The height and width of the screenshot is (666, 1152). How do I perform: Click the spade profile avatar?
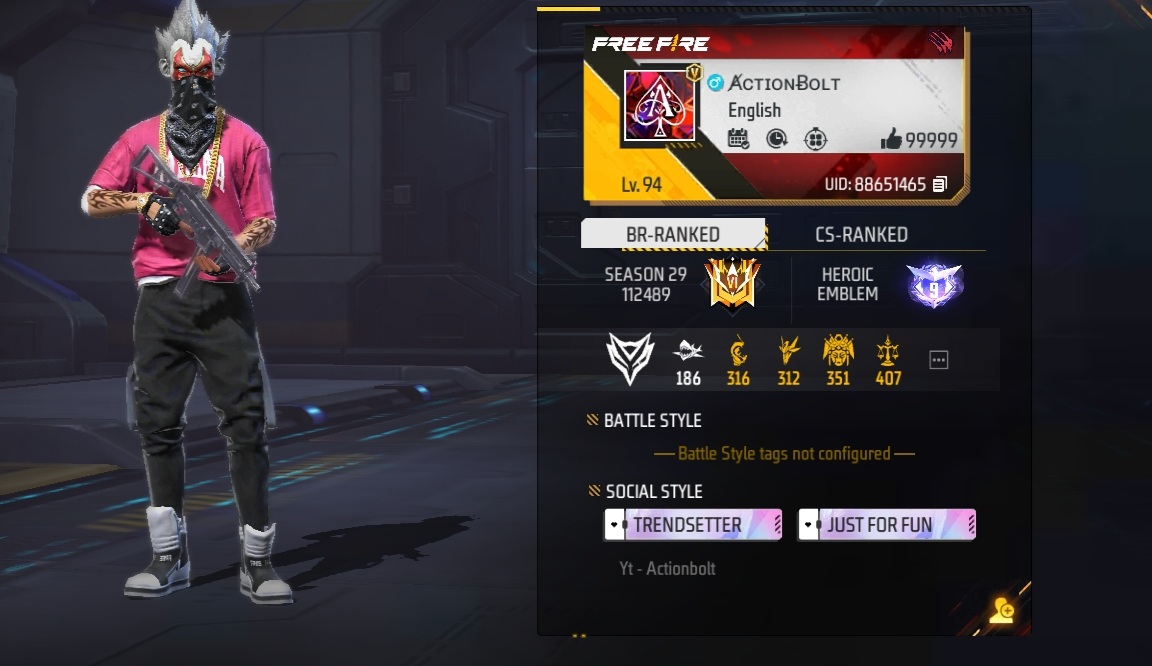tap(659, 106)
